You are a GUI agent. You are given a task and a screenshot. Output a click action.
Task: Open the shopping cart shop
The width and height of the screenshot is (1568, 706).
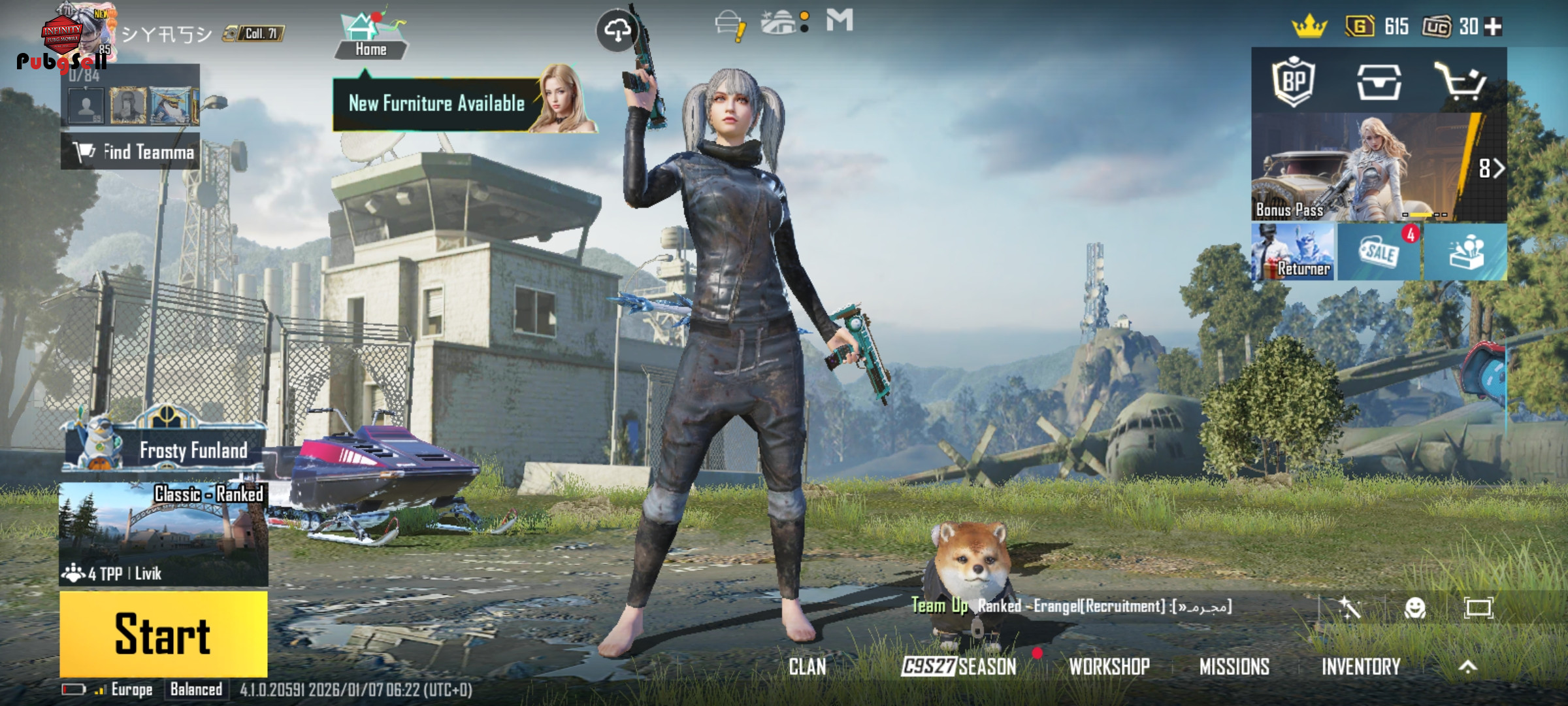click(1460, 82)
